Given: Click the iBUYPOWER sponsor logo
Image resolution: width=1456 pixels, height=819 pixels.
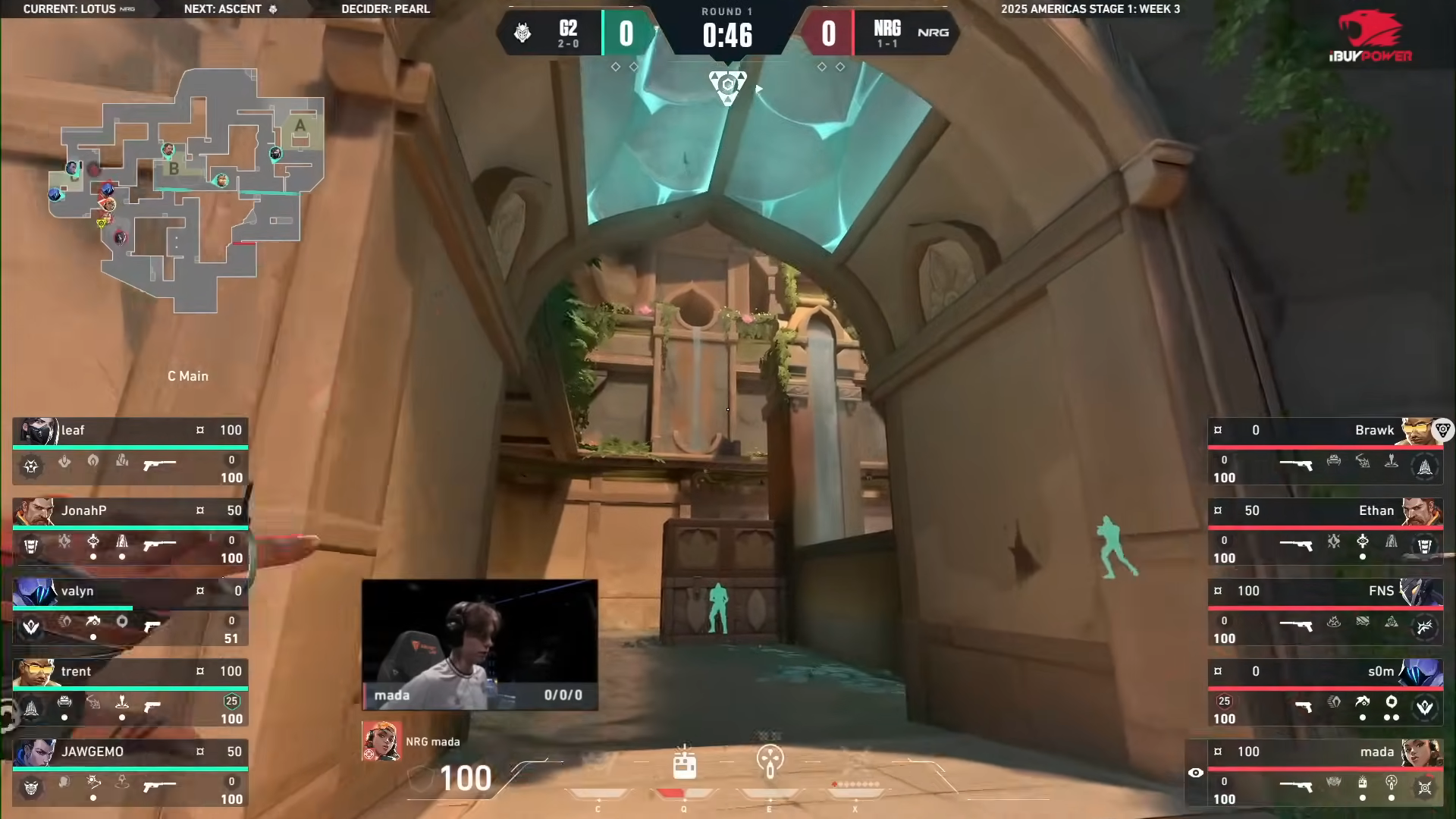Looking at the screenshot, I should [1371, 36].
